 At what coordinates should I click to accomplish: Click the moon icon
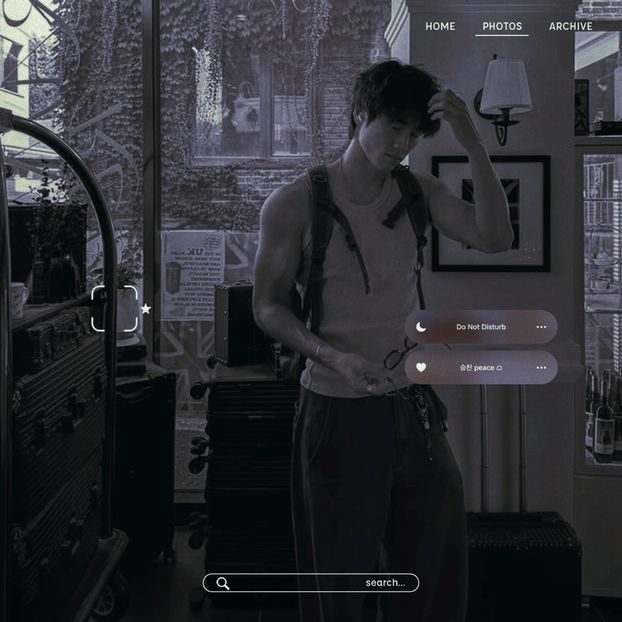[421, 327]
